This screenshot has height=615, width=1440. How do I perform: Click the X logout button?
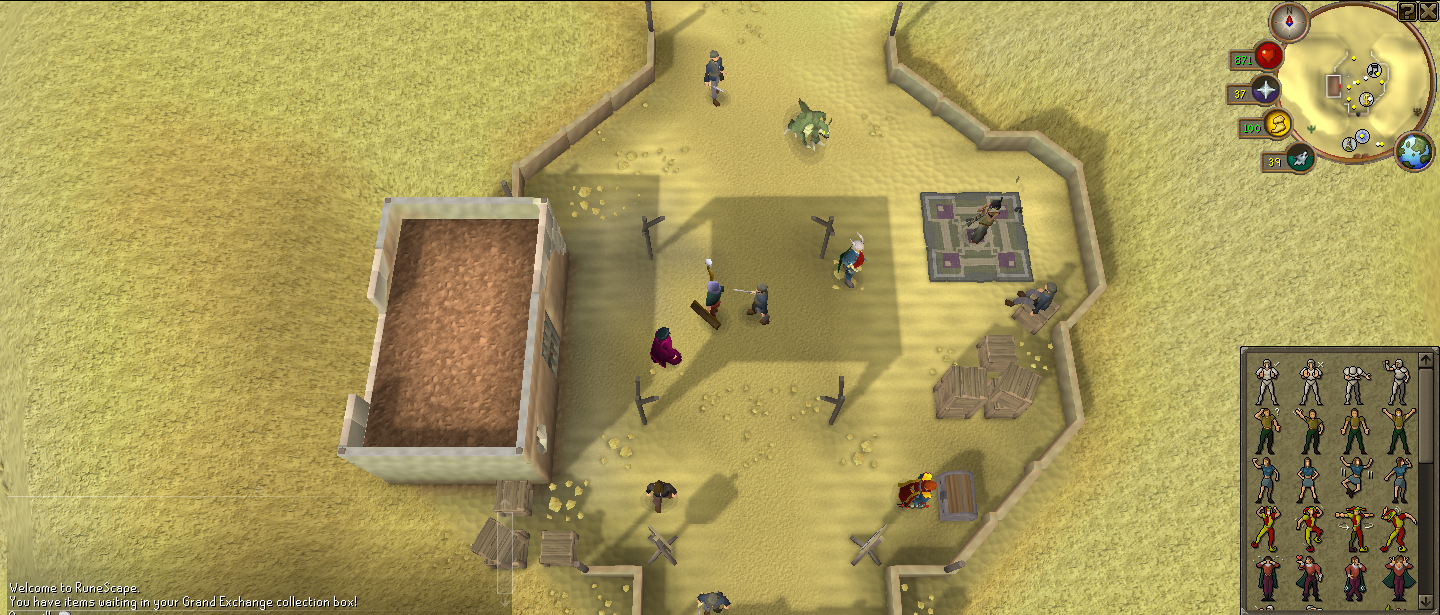1429,11
